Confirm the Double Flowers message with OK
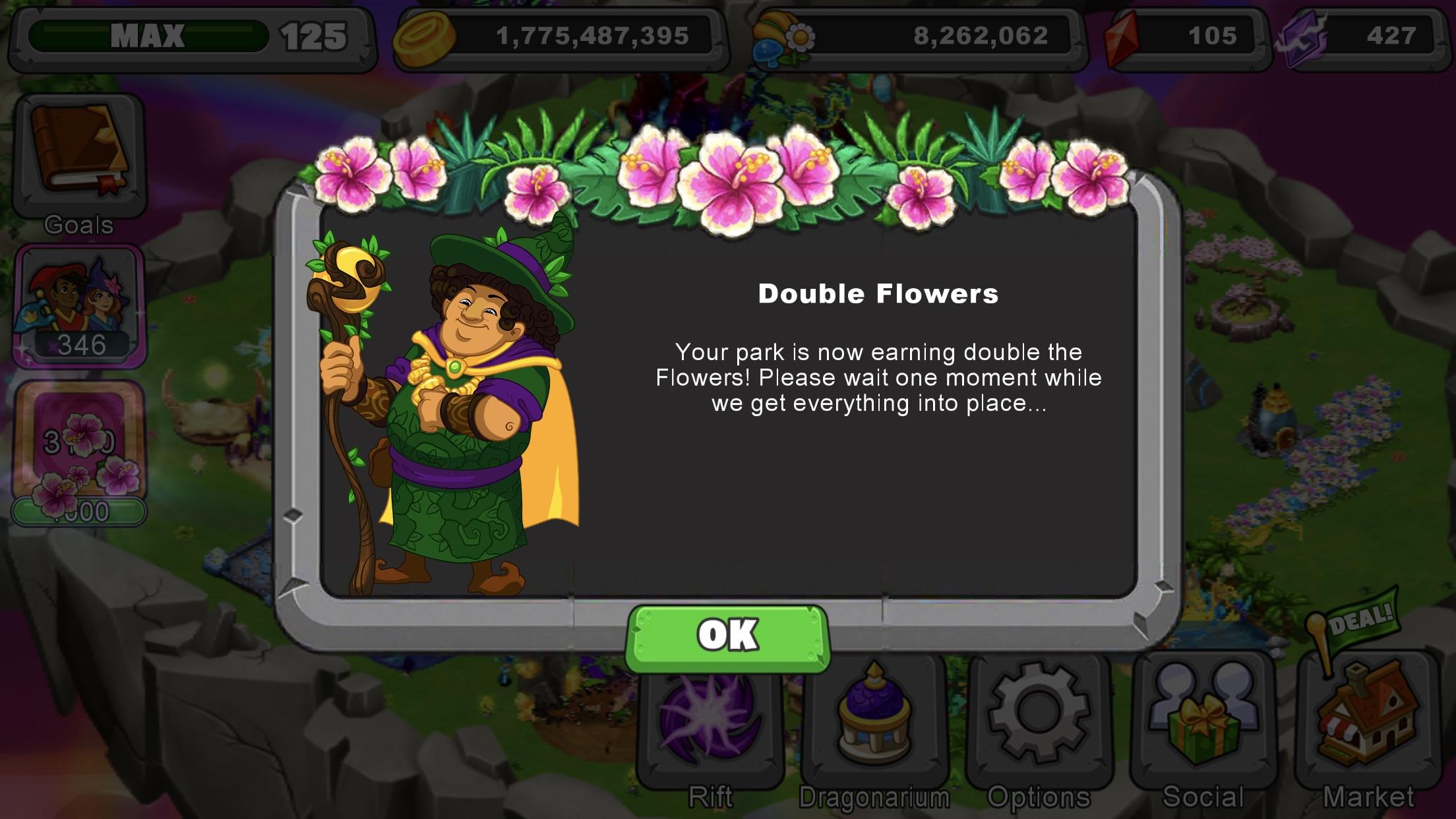This screenshot has width=1456, height=819. (727, 635)
